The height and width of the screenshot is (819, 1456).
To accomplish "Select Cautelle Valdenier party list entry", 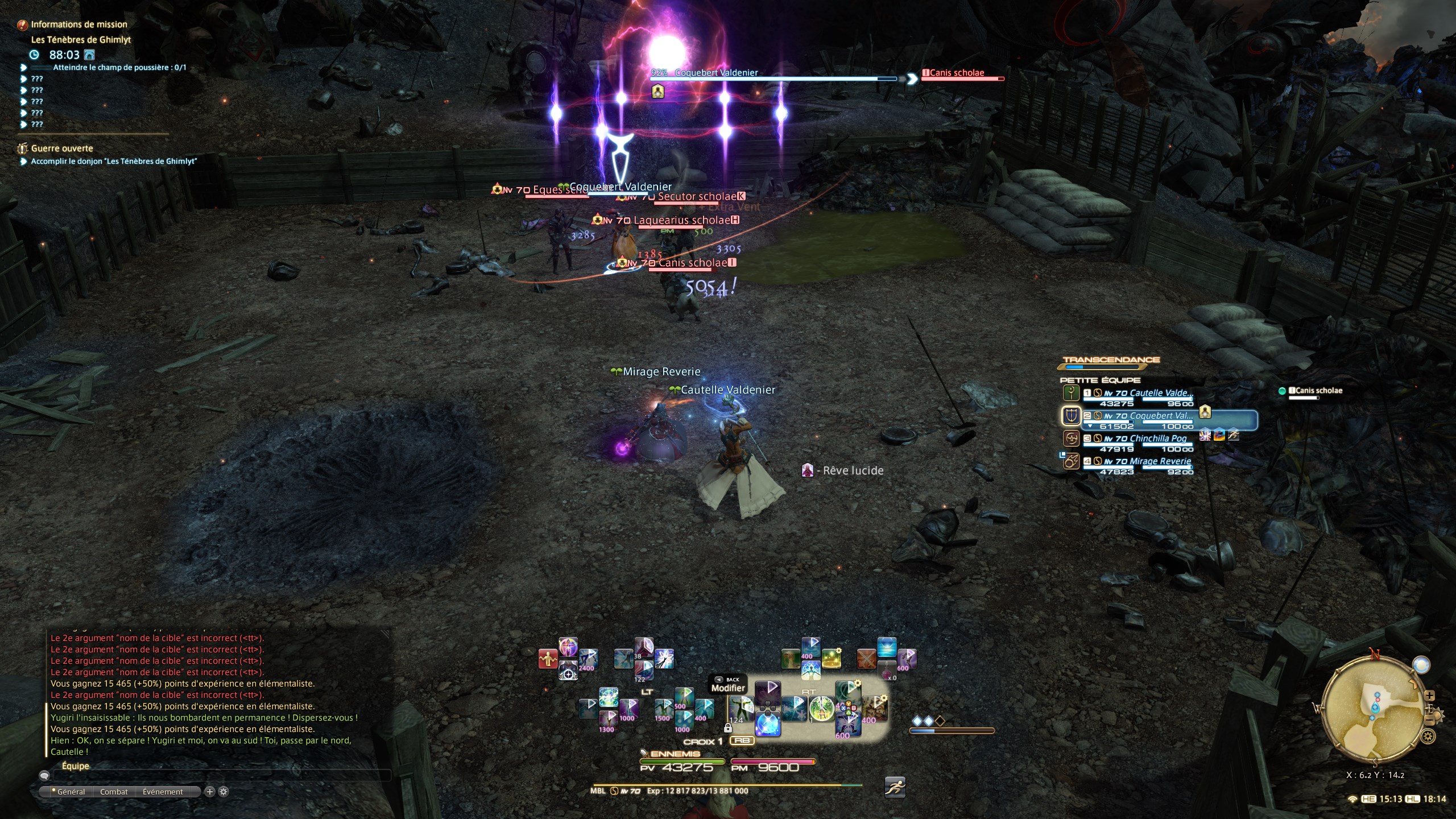I will coord(1160,394).
